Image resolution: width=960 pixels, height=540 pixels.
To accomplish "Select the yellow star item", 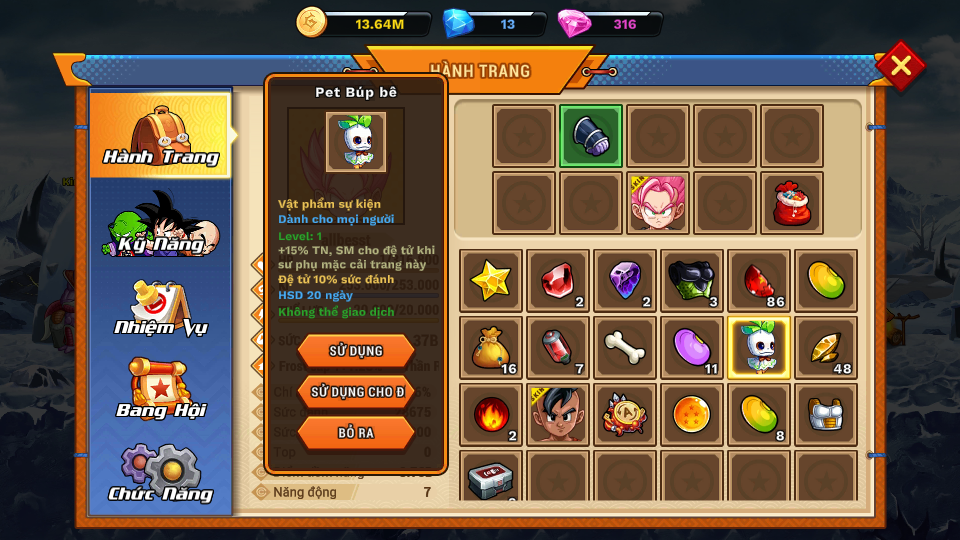I will pyautogui.click(x=491, y=281).
